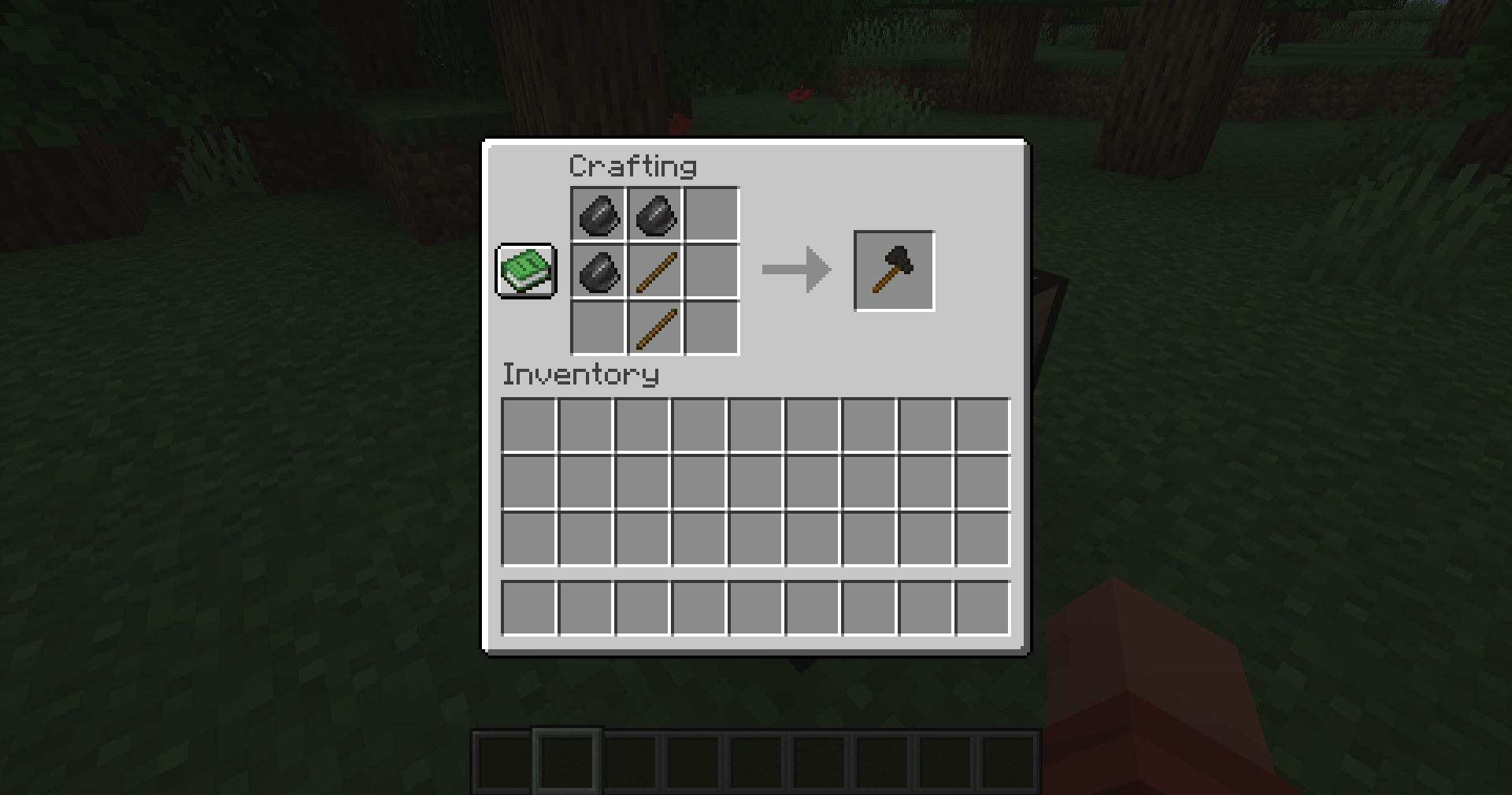Image resolution: width=1512 pixels, height=795 pixels.
Task: Select the flint in the top-middle crafting slot
Action: 654,214
